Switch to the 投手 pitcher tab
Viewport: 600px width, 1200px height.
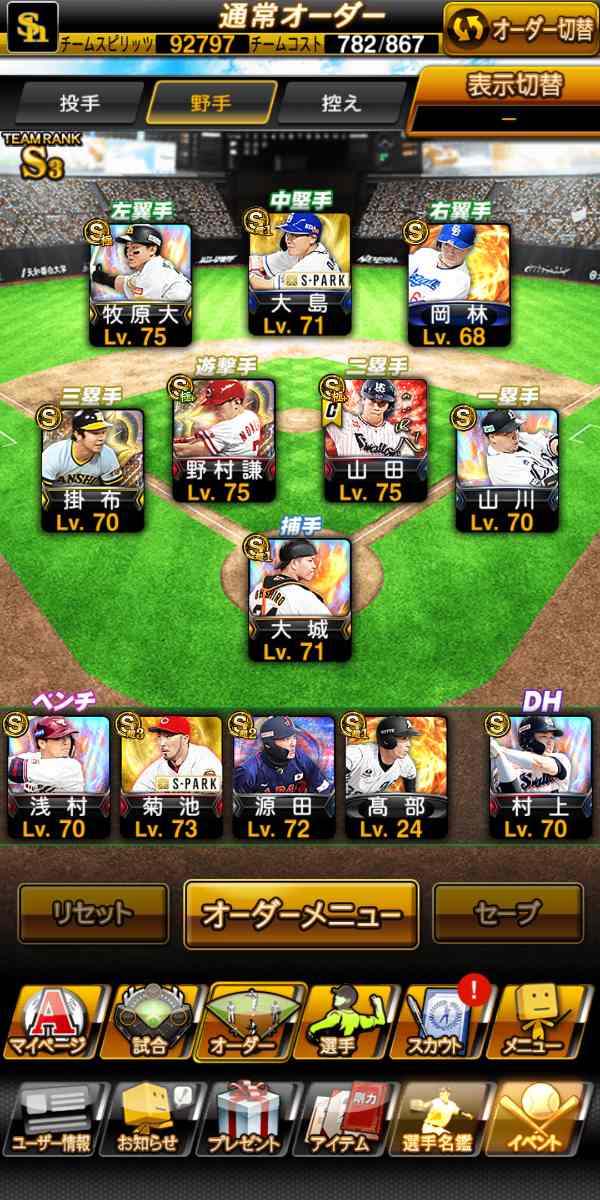(x=79, y=103)
